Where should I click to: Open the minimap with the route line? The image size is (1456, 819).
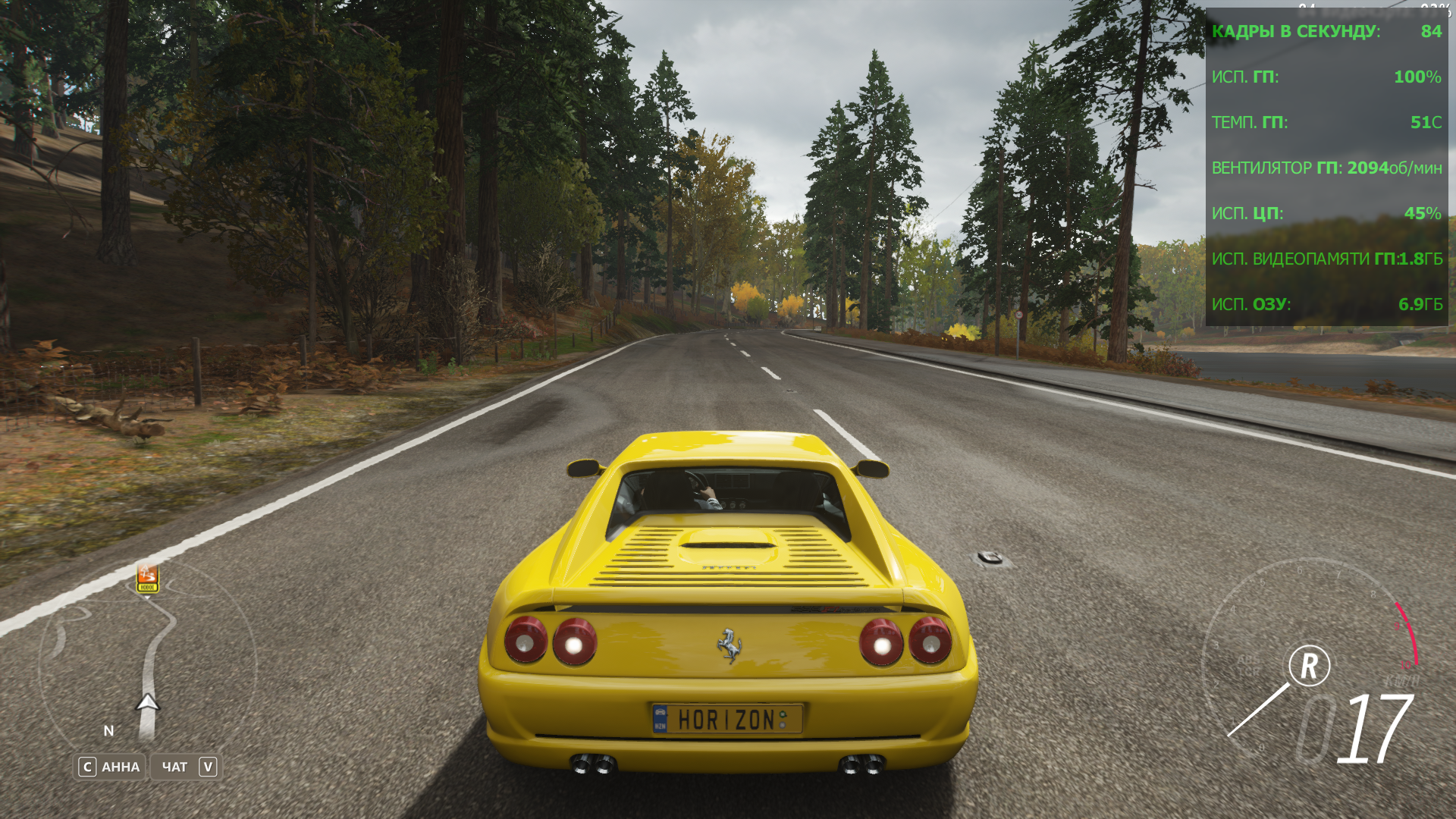click(x=148, y=666)
